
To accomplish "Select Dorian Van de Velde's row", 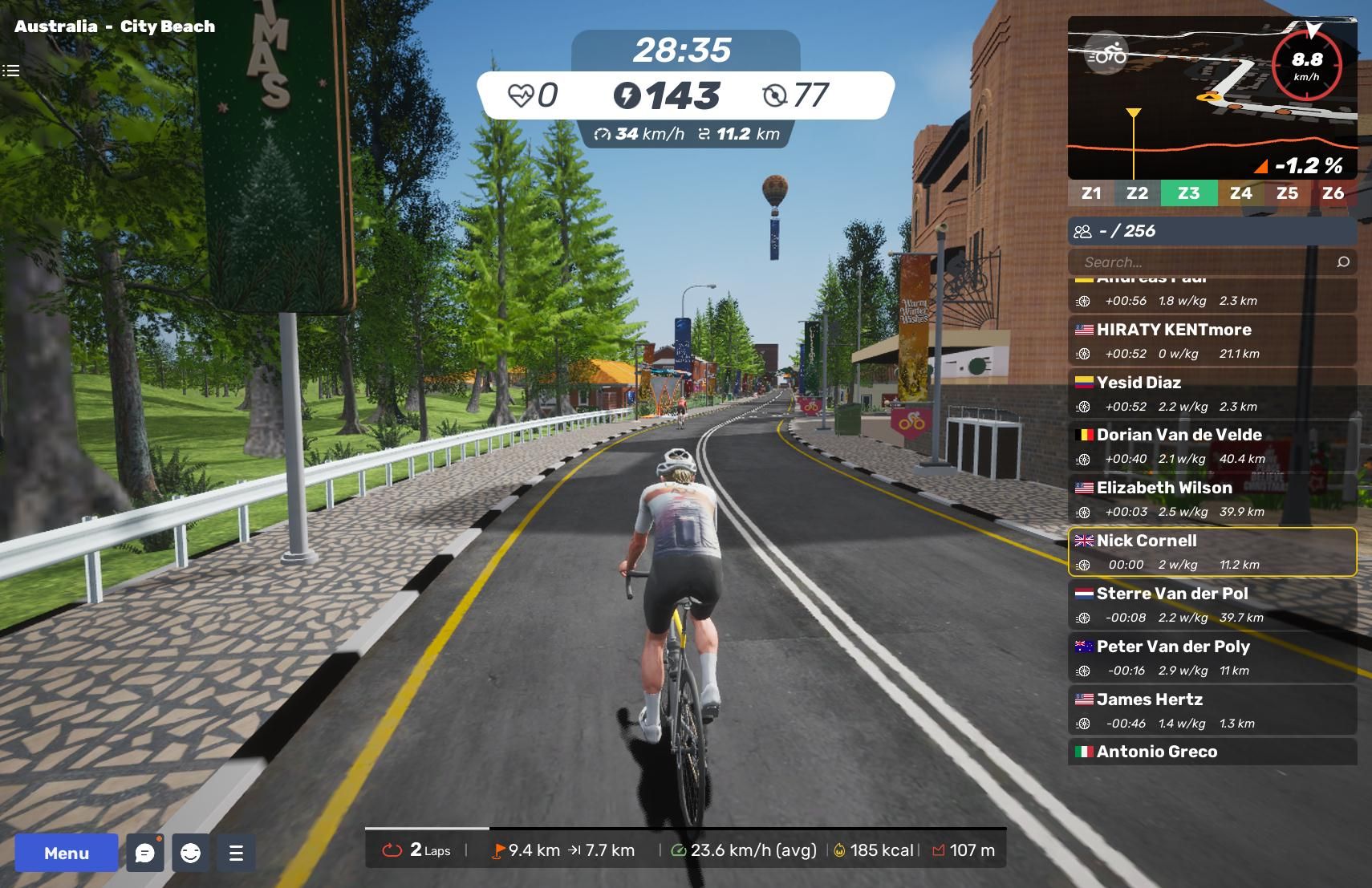I will (x=1212, y=446).
